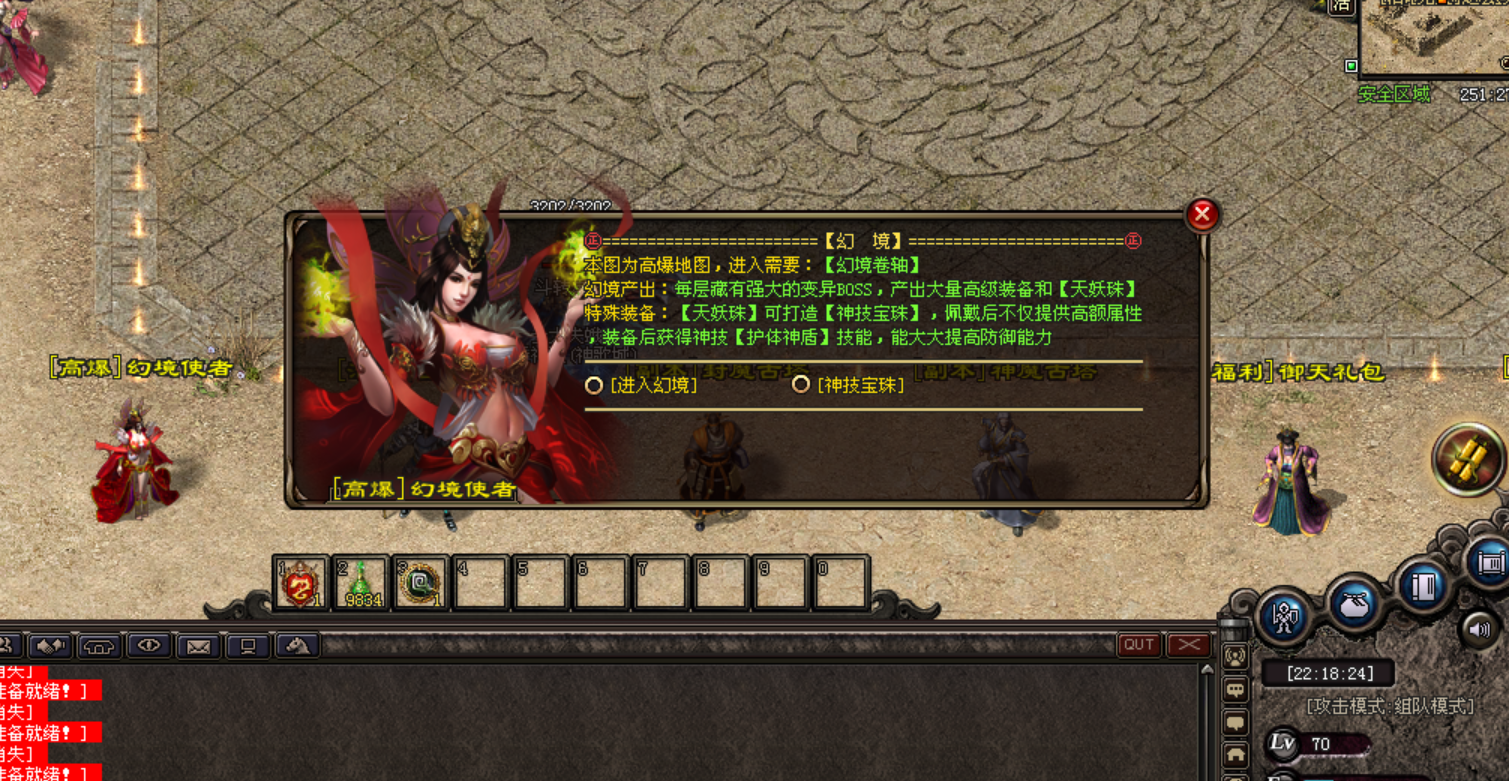Use the green spiral charm in slot 3
Image resolution: width=1509 pixels, height=781 pixels.
point(420,583)
